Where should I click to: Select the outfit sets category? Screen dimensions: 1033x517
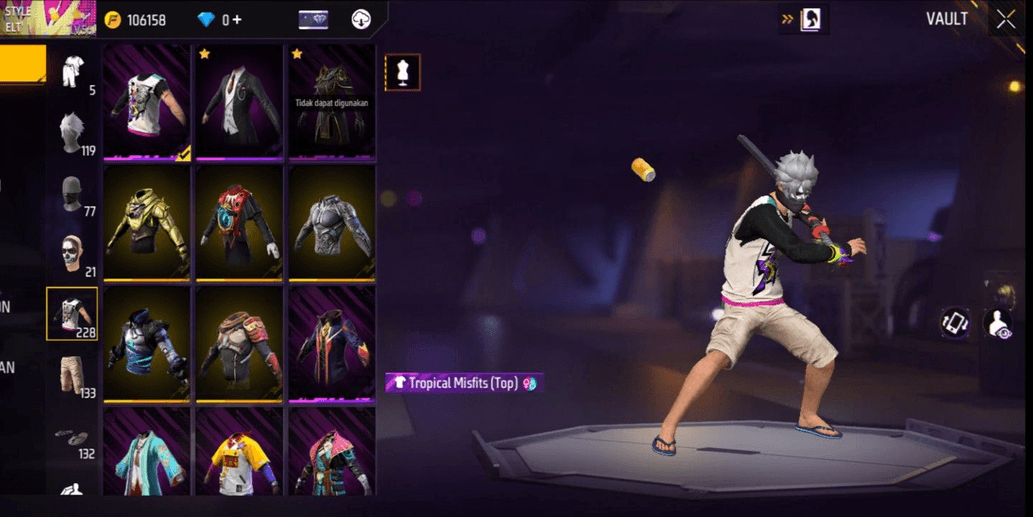tap(72, 73)
